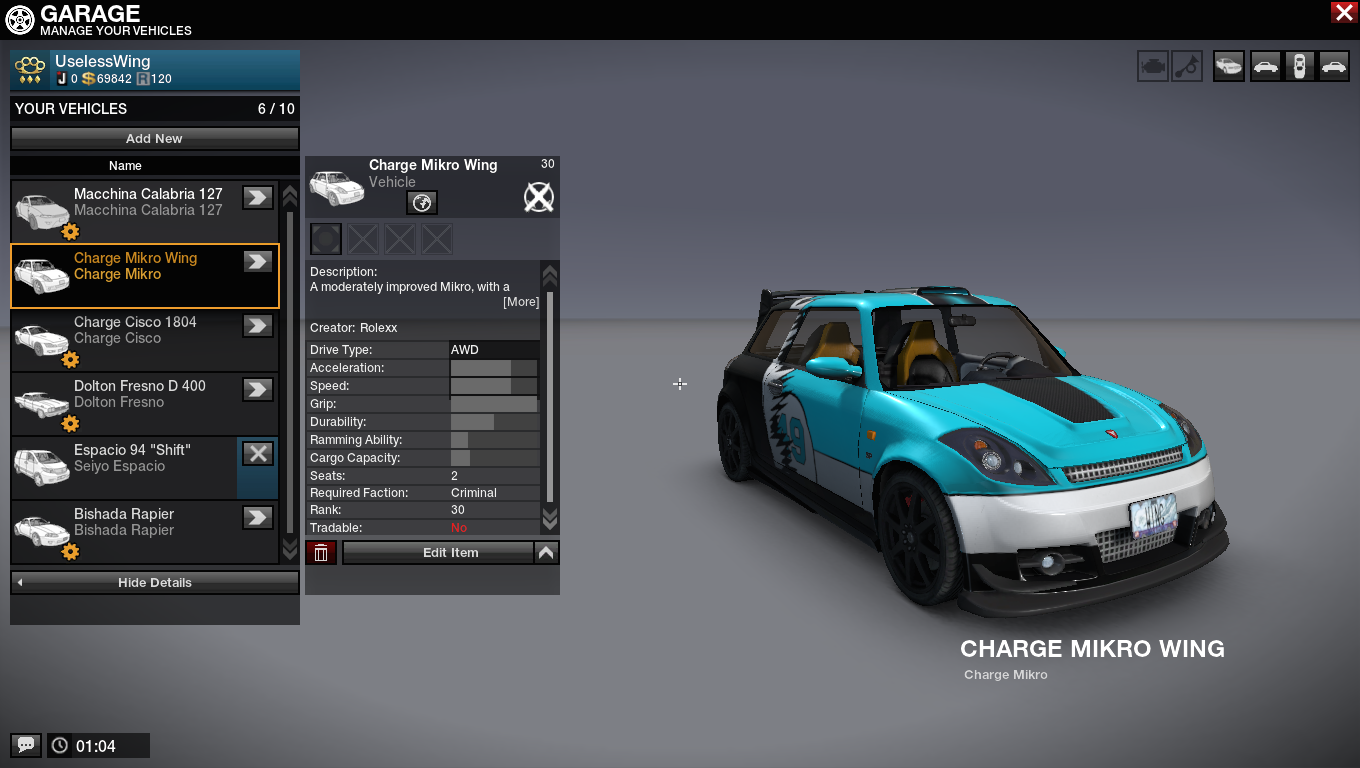Hide the vehicle details panel

(154, 582)
